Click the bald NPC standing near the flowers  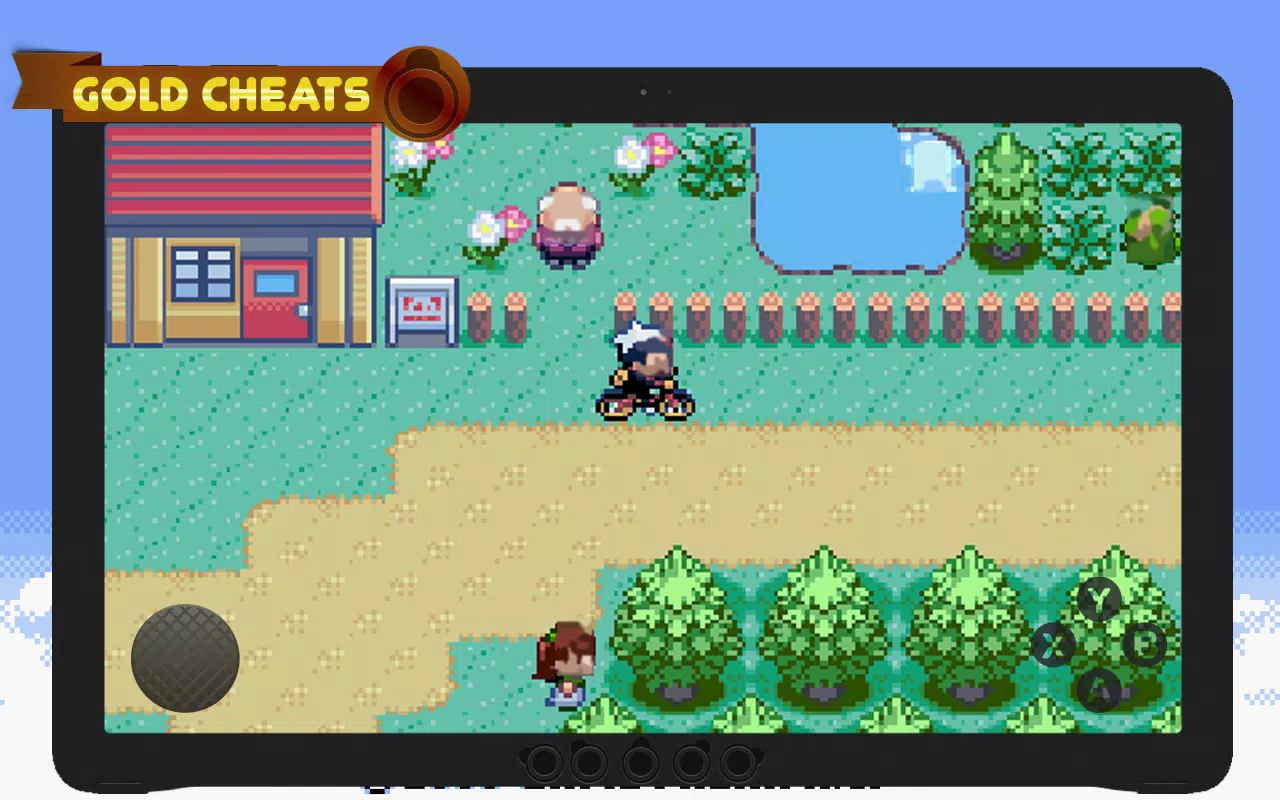coord(570,225)
